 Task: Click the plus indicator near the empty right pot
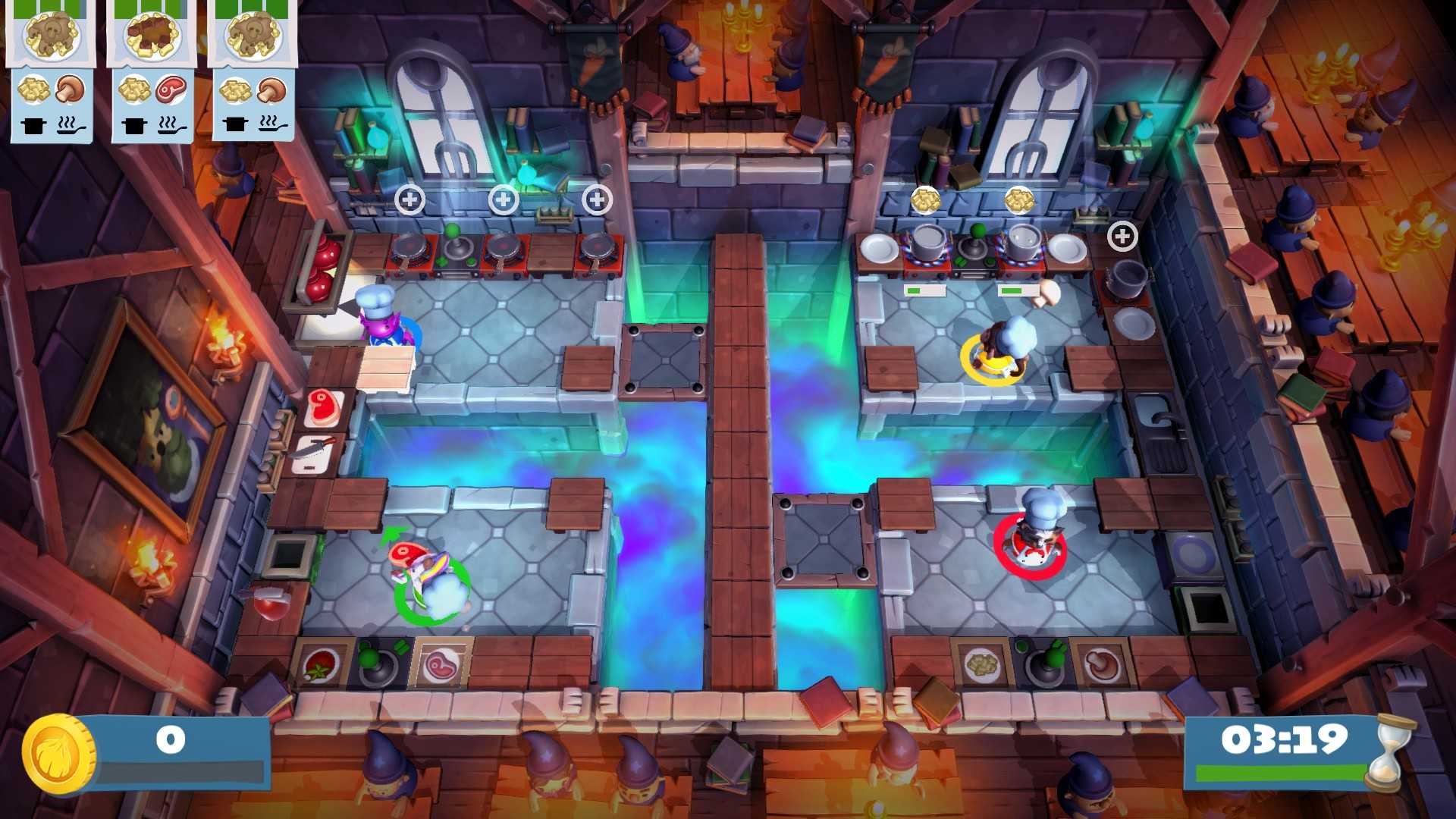coord(1123,236)
